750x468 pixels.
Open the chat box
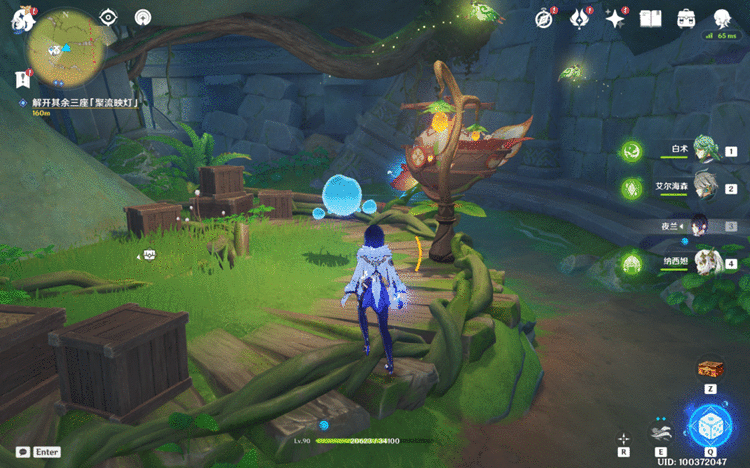click(x=22, y=452)
